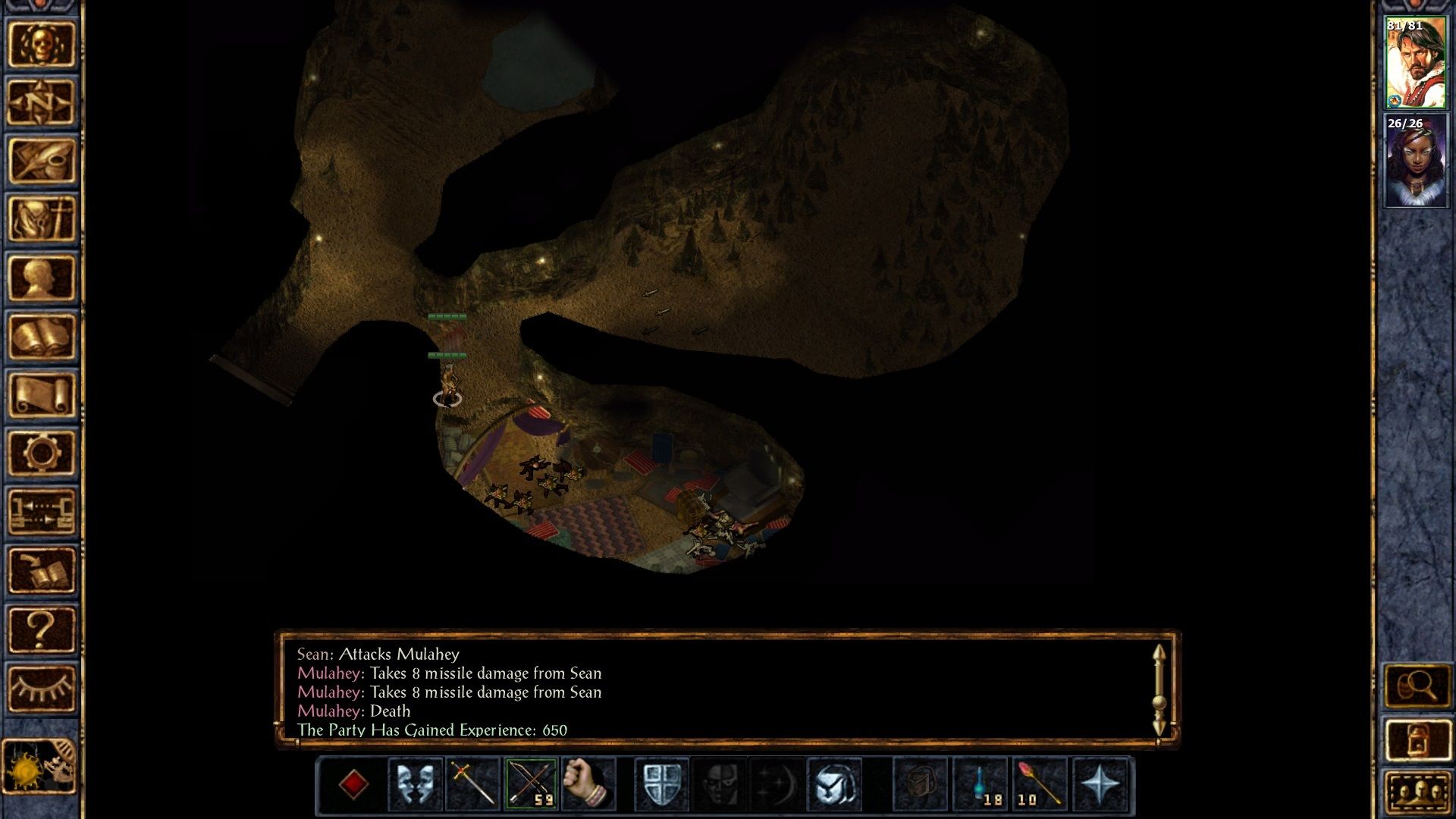Screen dimensions: 1456x819
Task: Use the wand quick item
Action: coord(1039,783)
